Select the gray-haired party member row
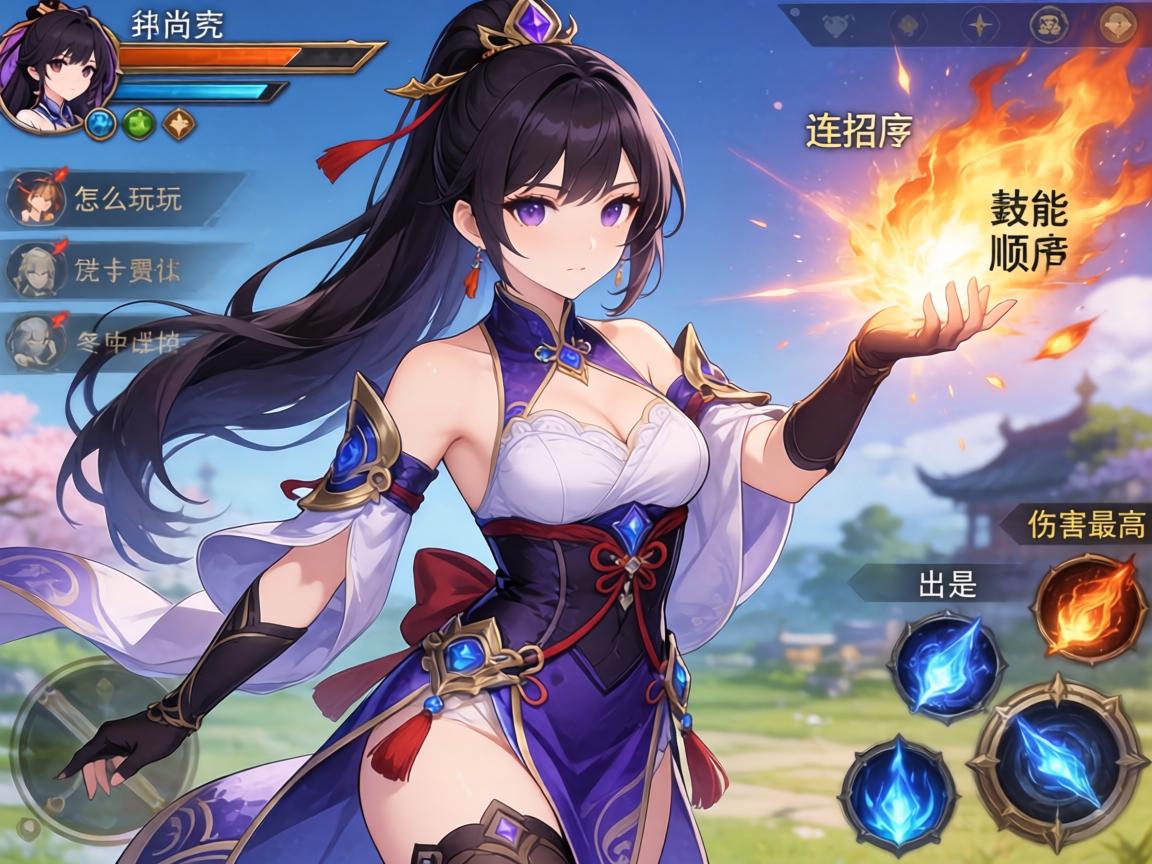 click(110, 341)
